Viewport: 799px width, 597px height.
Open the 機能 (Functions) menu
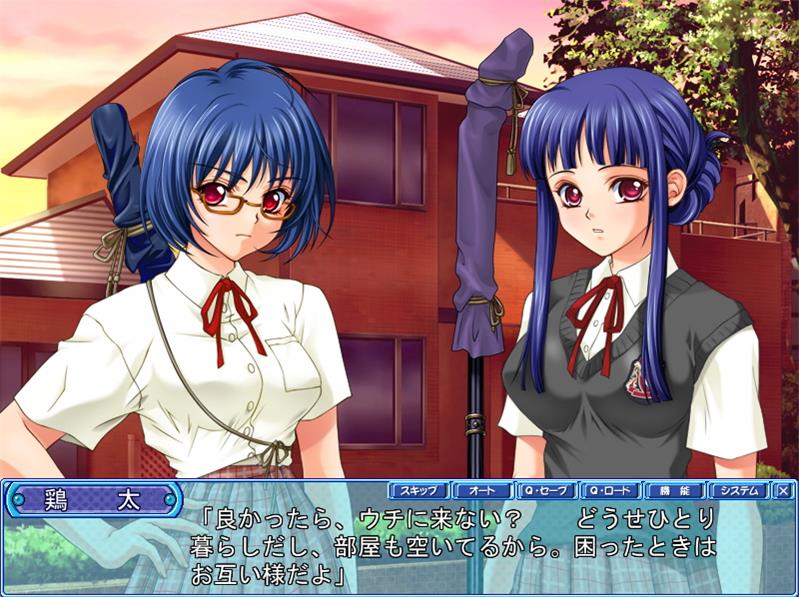point(674,491)
